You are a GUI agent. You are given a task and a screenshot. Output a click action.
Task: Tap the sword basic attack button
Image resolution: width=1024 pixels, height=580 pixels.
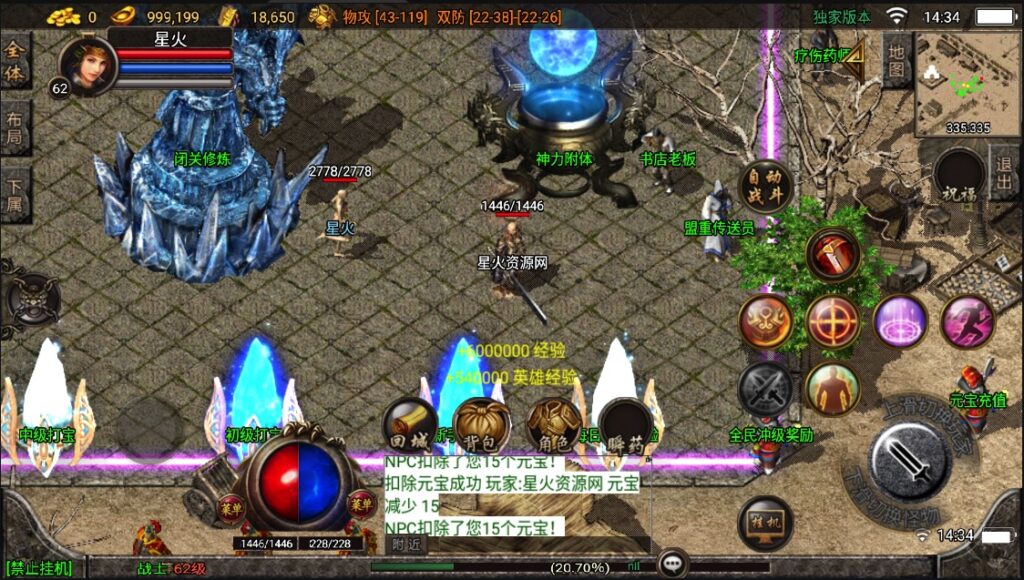(909, 462)
